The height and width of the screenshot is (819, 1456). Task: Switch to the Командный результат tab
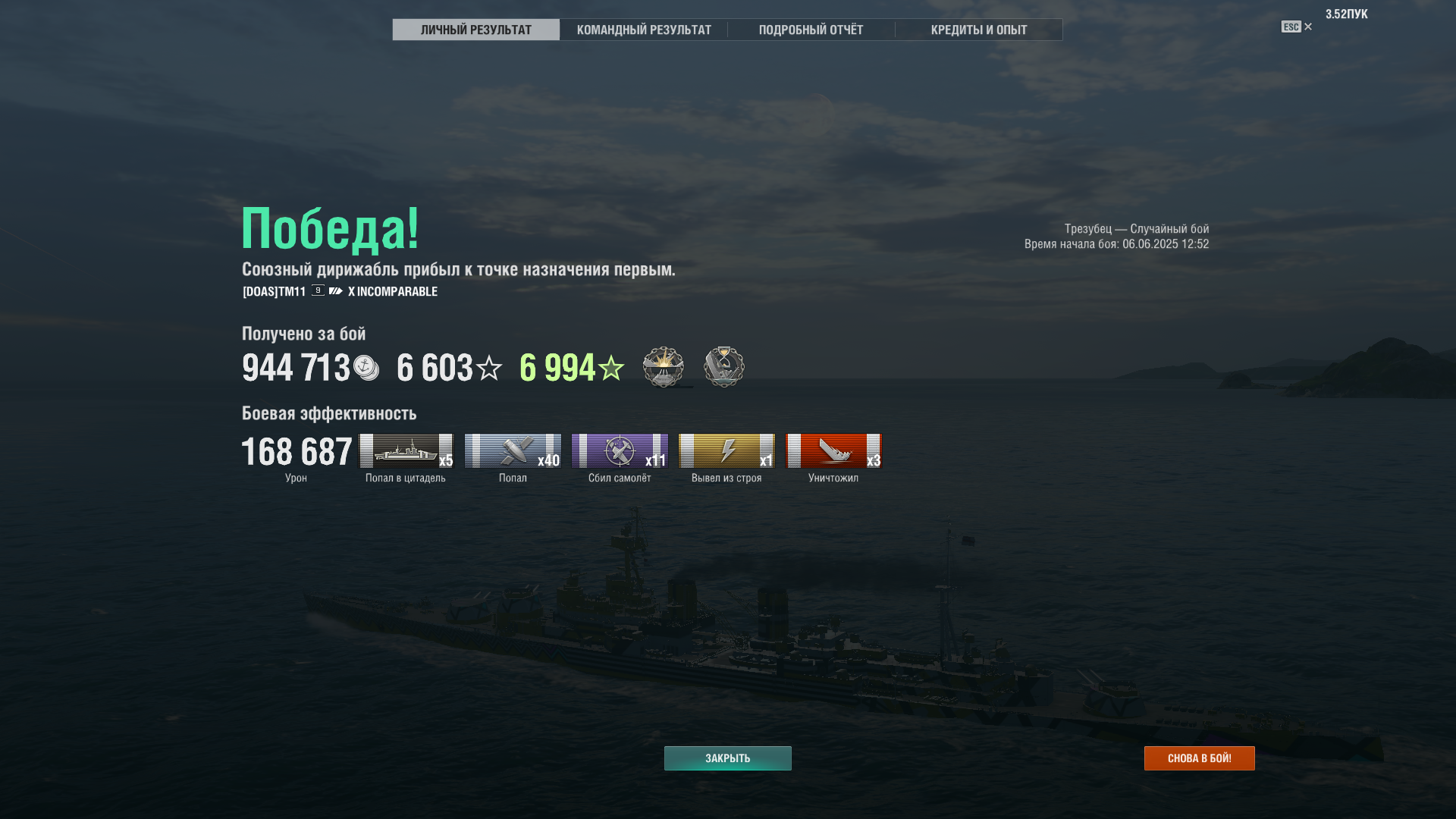coord(644,30)
